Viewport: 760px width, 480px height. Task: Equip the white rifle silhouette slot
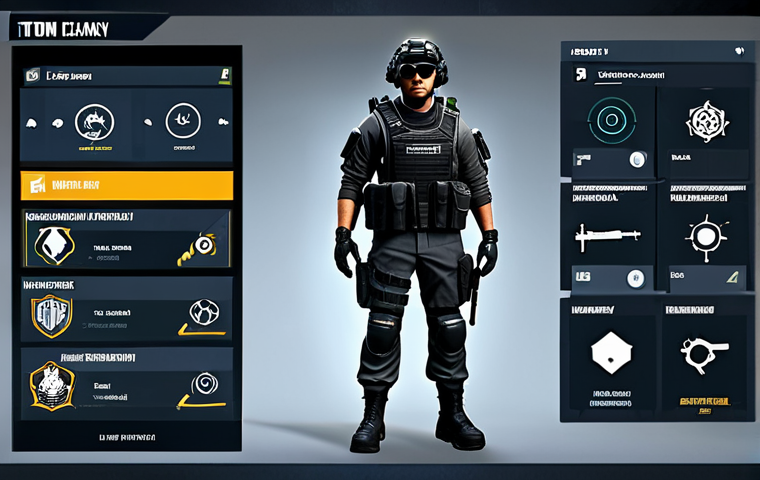click(607, 237)
